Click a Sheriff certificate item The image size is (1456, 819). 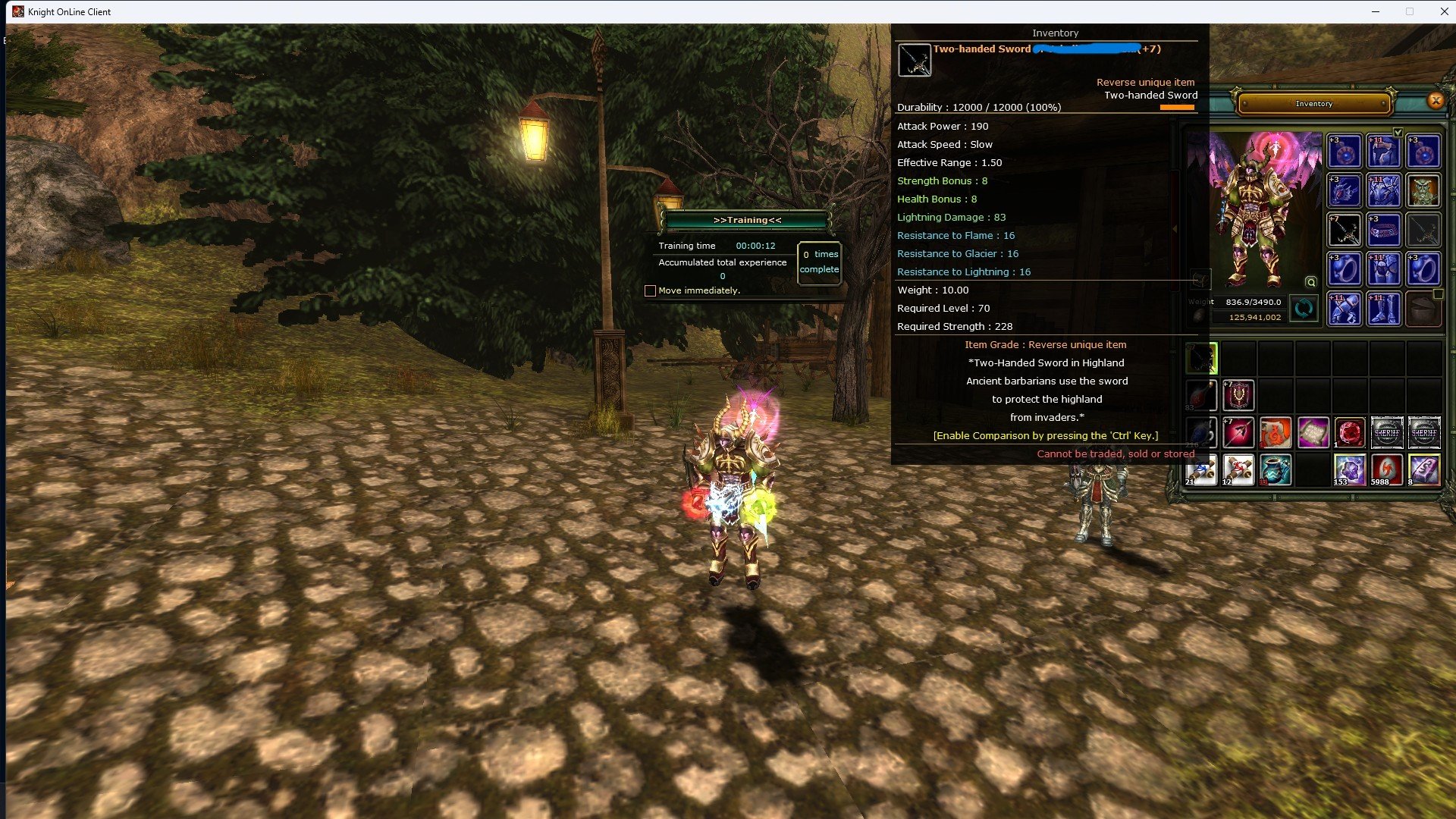pyautogui.click(x=1387, y=432)
